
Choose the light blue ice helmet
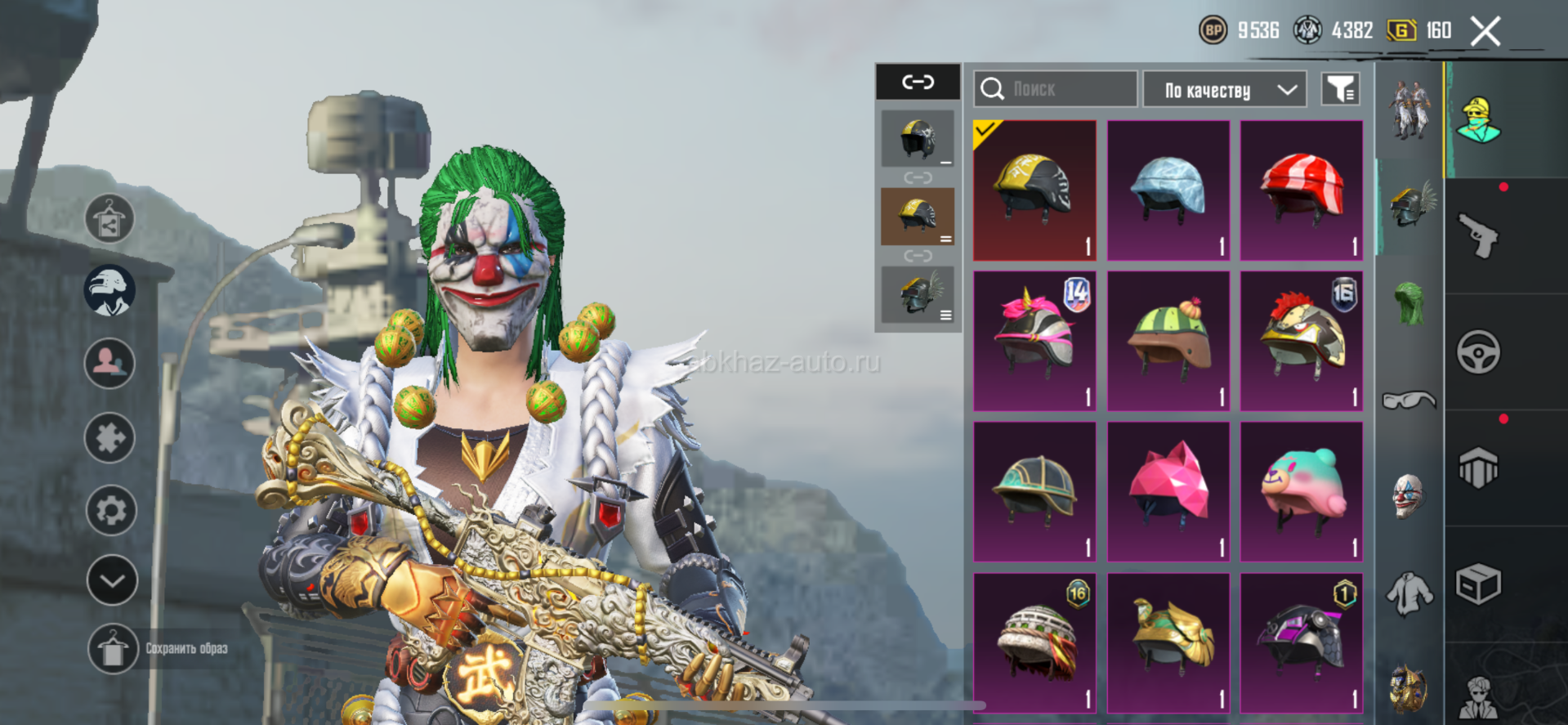tap(1168, 190)
